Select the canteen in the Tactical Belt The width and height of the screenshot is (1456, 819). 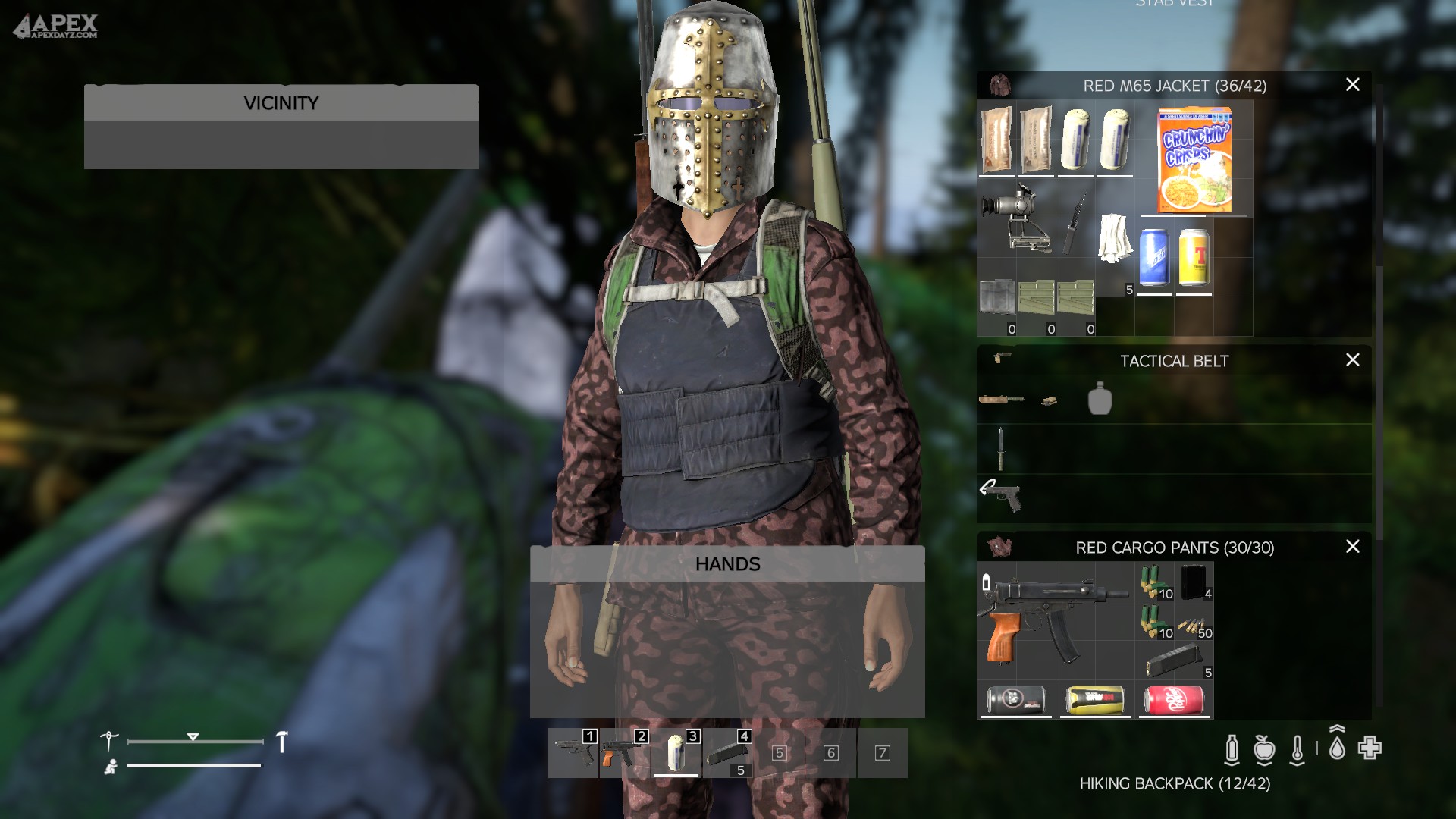(x=1100, y=400)
